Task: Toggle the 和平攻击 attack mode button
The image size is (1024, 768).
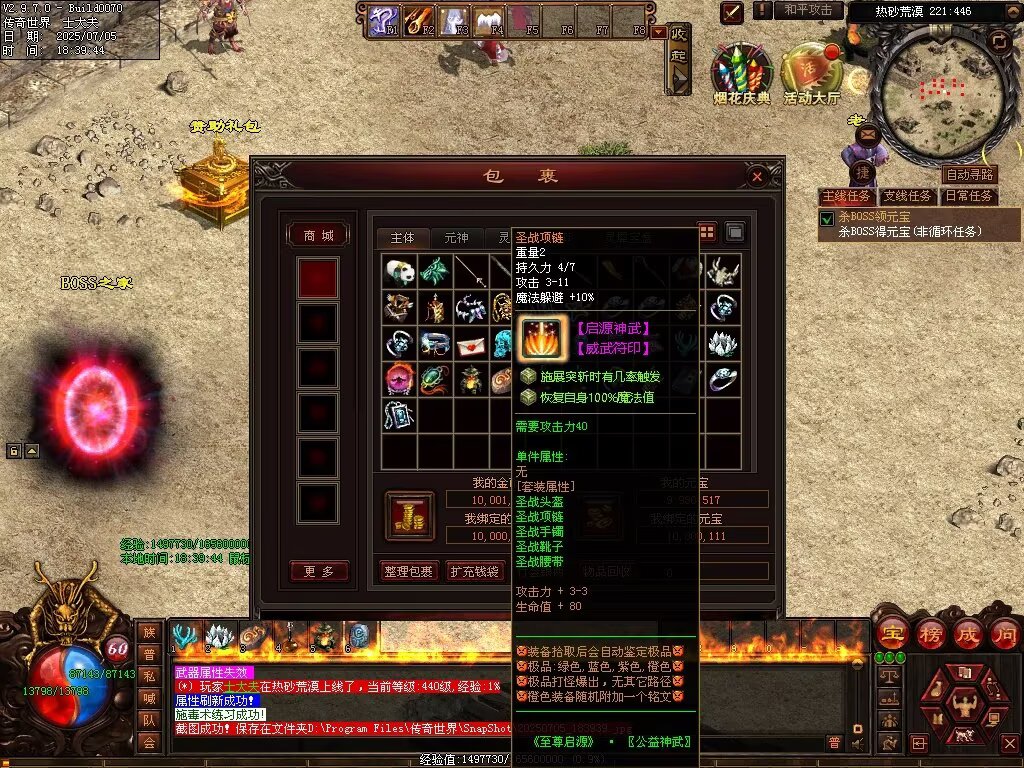Action: [808, 10]
